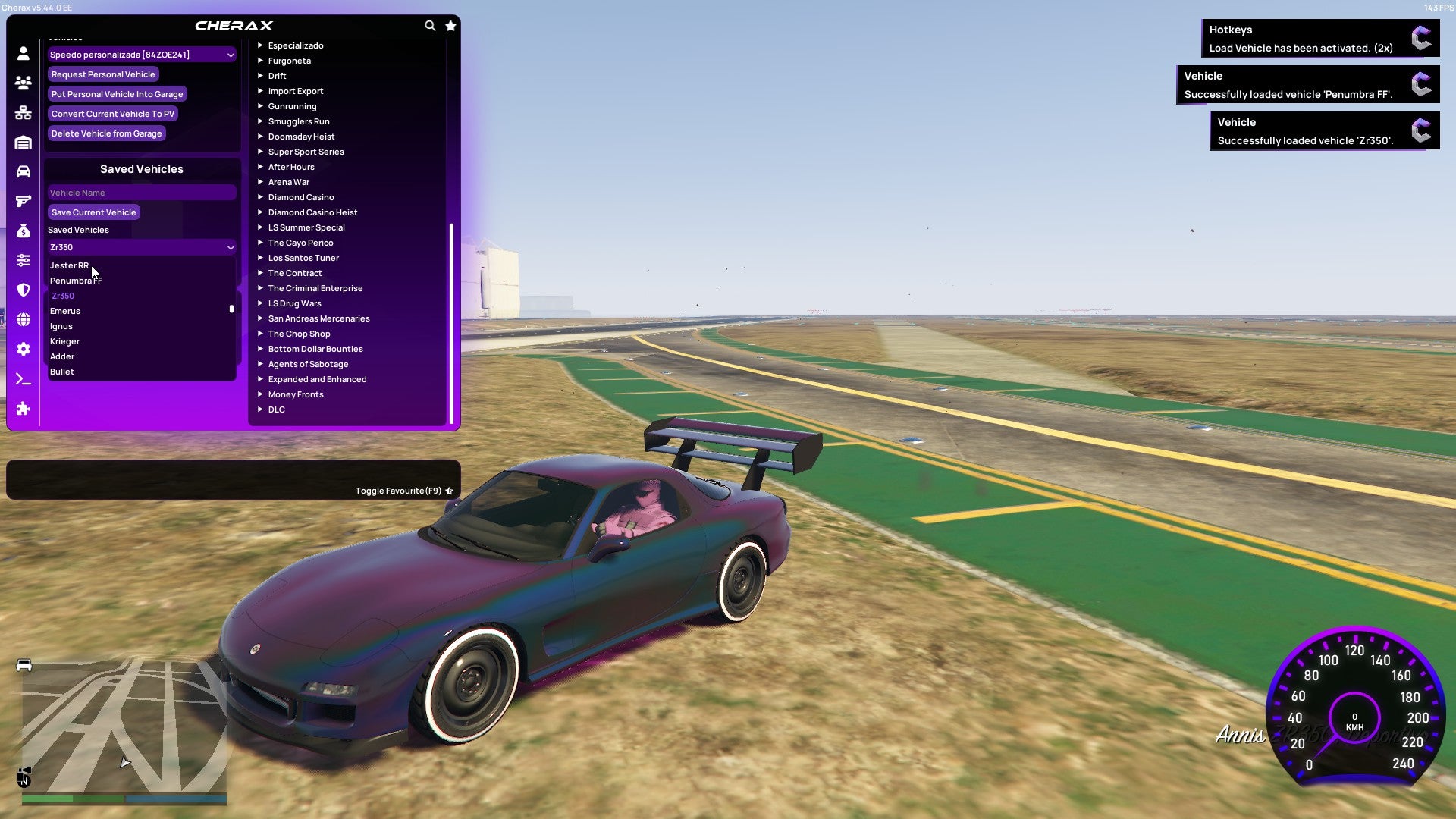Click the shield Protections icon
Screen dimensions: 1456x819
[x=23, y=290]
